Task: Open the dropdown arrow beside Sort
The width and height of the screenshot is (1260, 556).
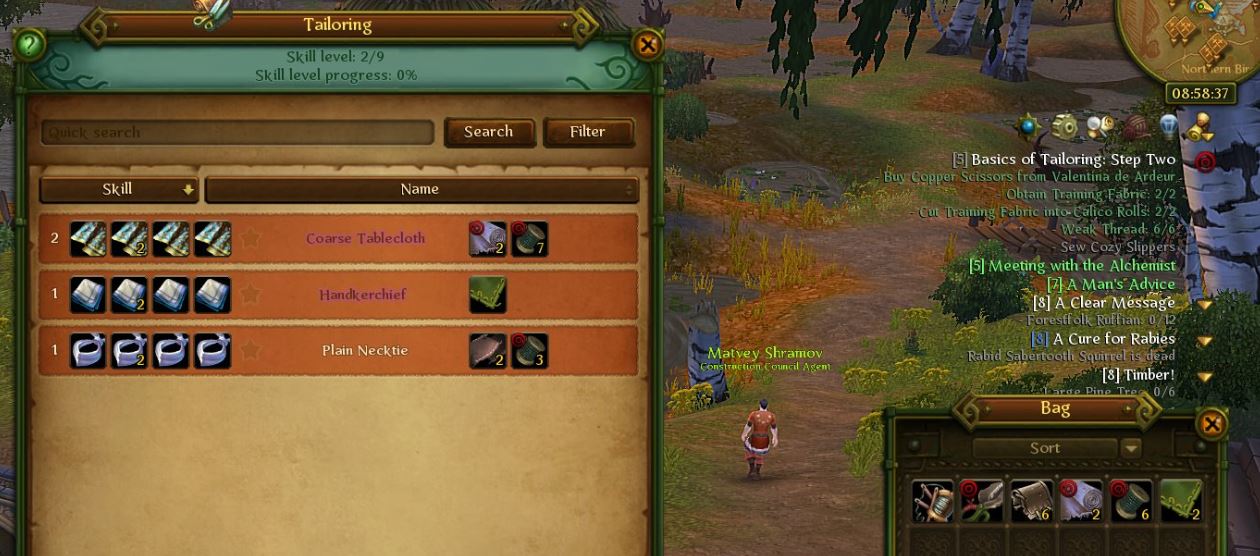Action: pos(1130,448)
